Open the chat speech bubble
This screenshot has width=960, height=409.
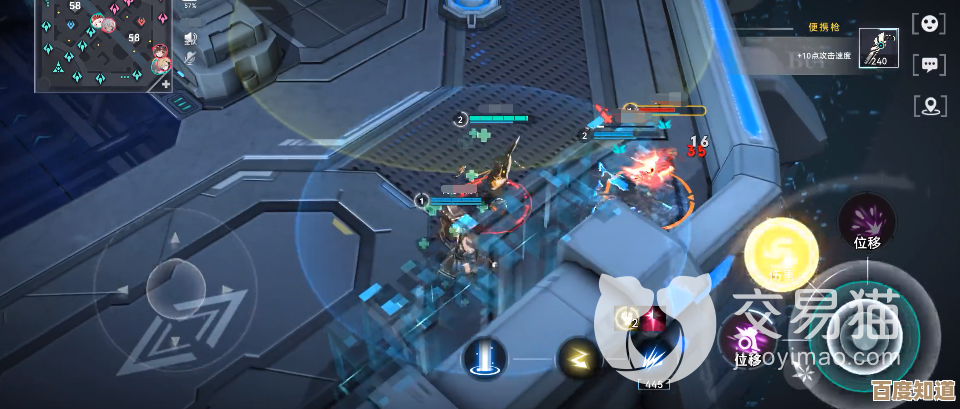[x=930, y=65]
